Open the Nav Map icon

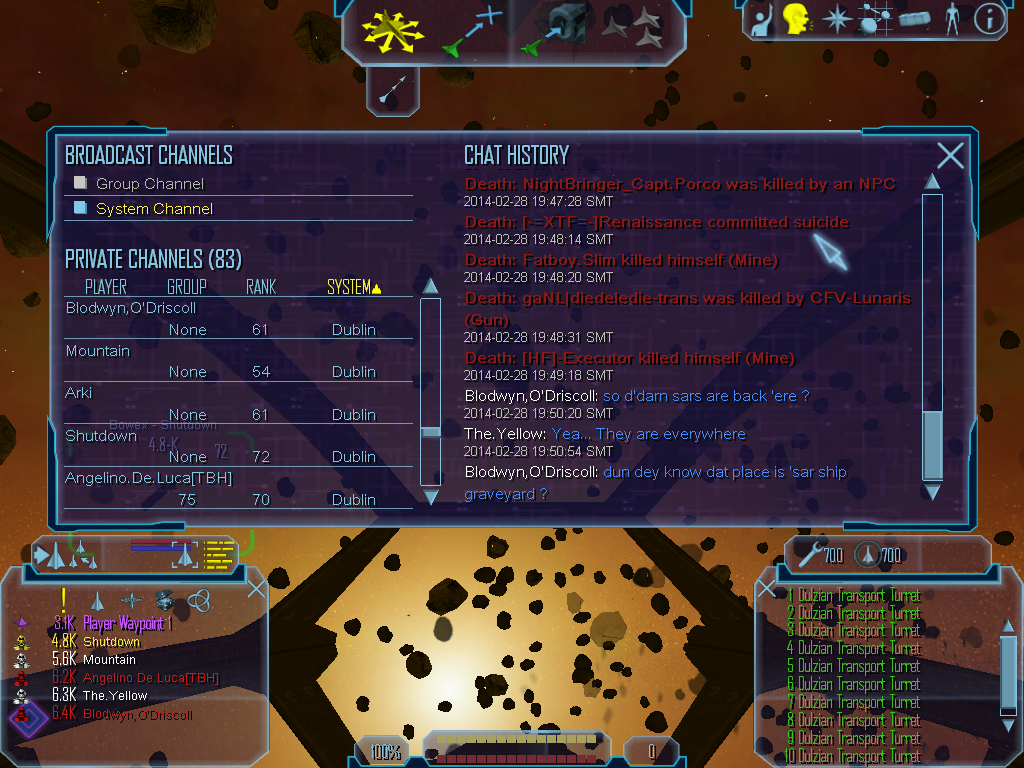(876, 19)
